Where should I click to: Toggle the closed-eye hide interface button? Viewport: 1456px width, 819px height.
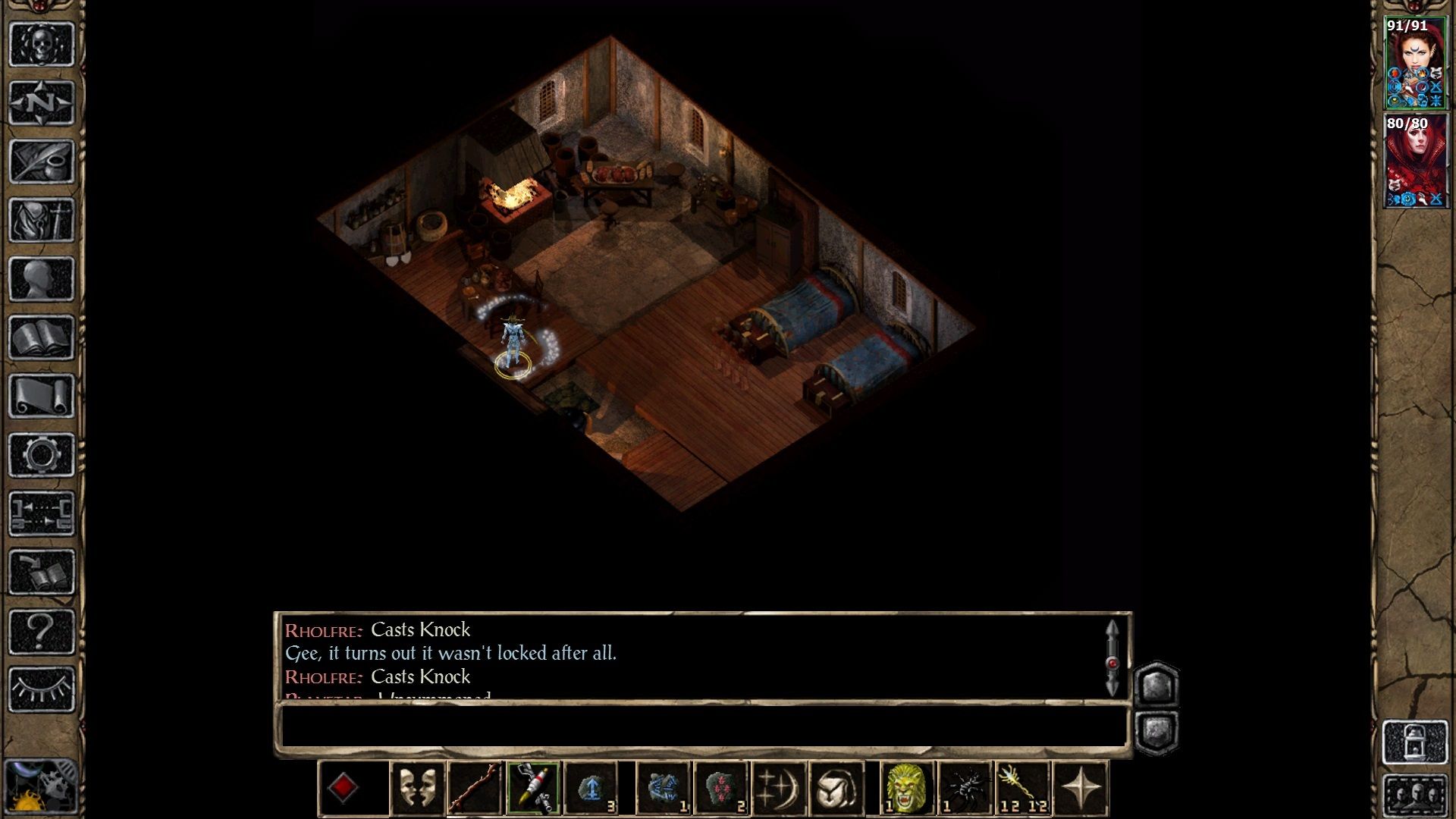[41, 689]
